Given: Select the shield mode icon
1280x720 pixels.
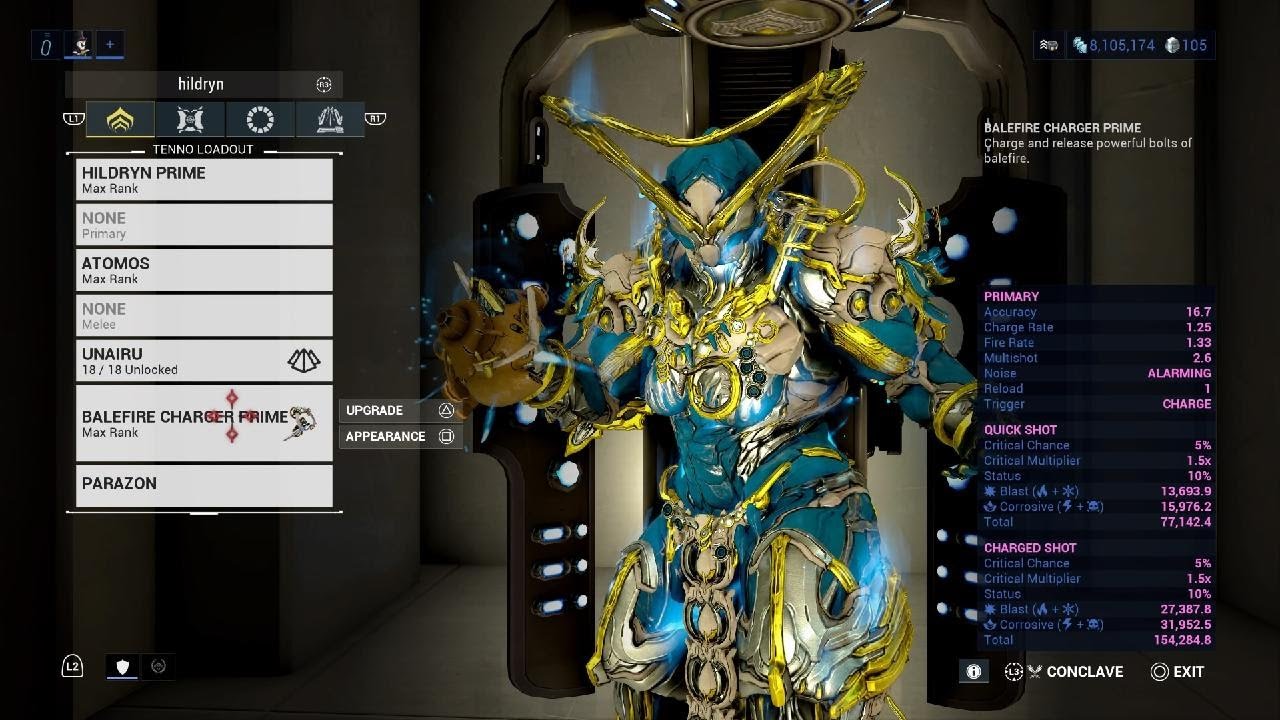Looking at the screenshot, I should coord(122,667).
